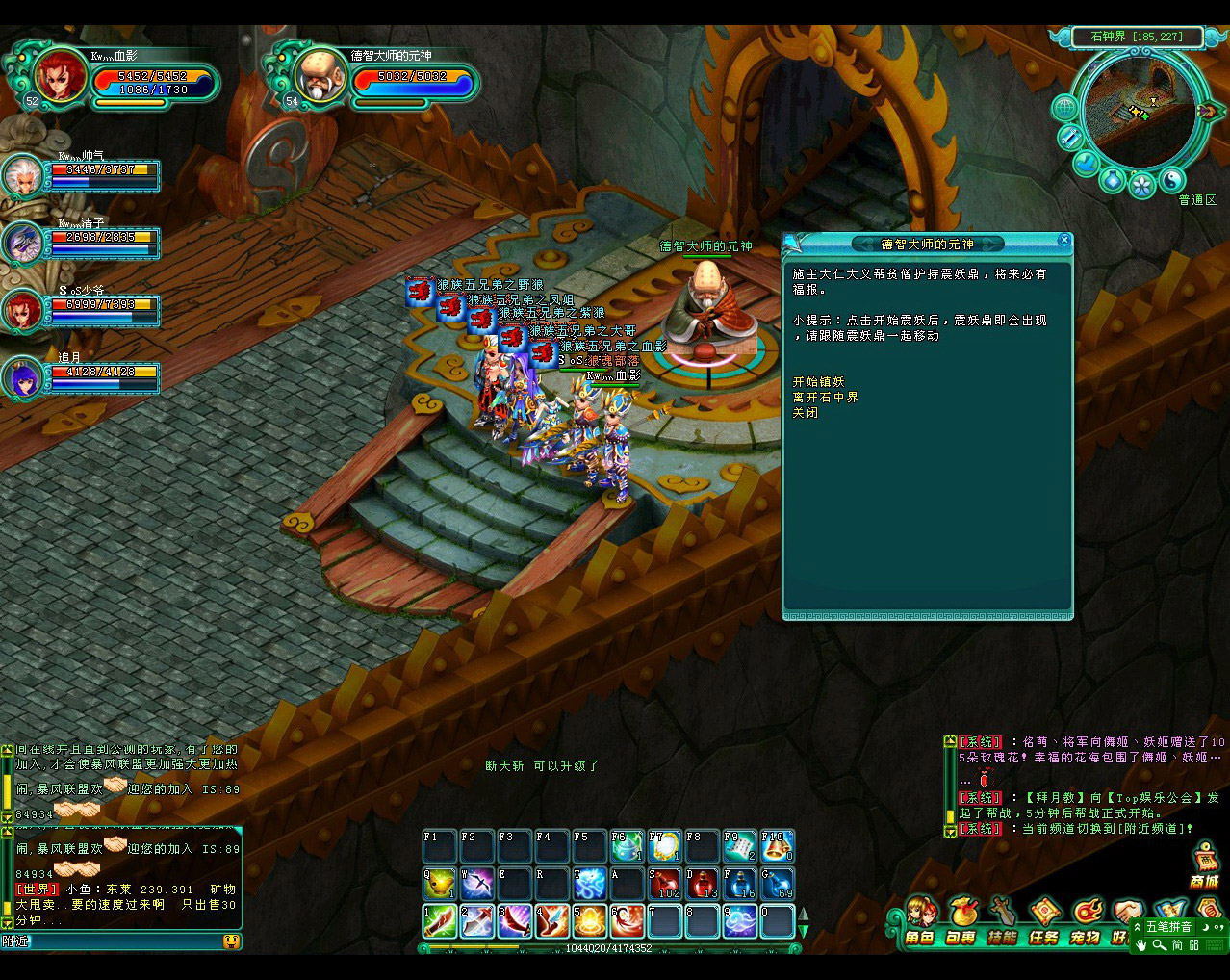Click the blue bird button by the minimap

point(1087,163)
